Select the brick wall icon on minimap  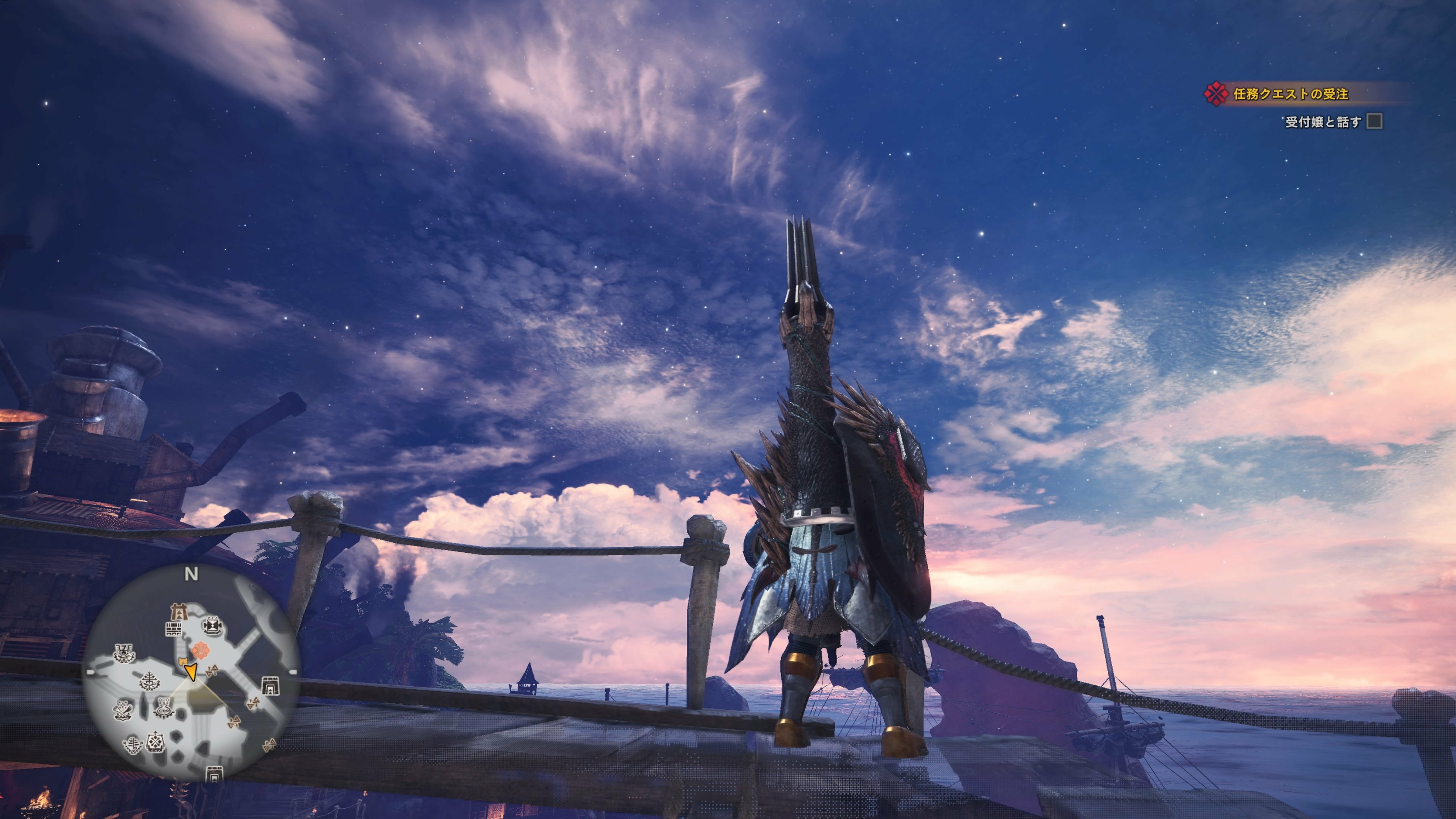click(x=174, y=629)
